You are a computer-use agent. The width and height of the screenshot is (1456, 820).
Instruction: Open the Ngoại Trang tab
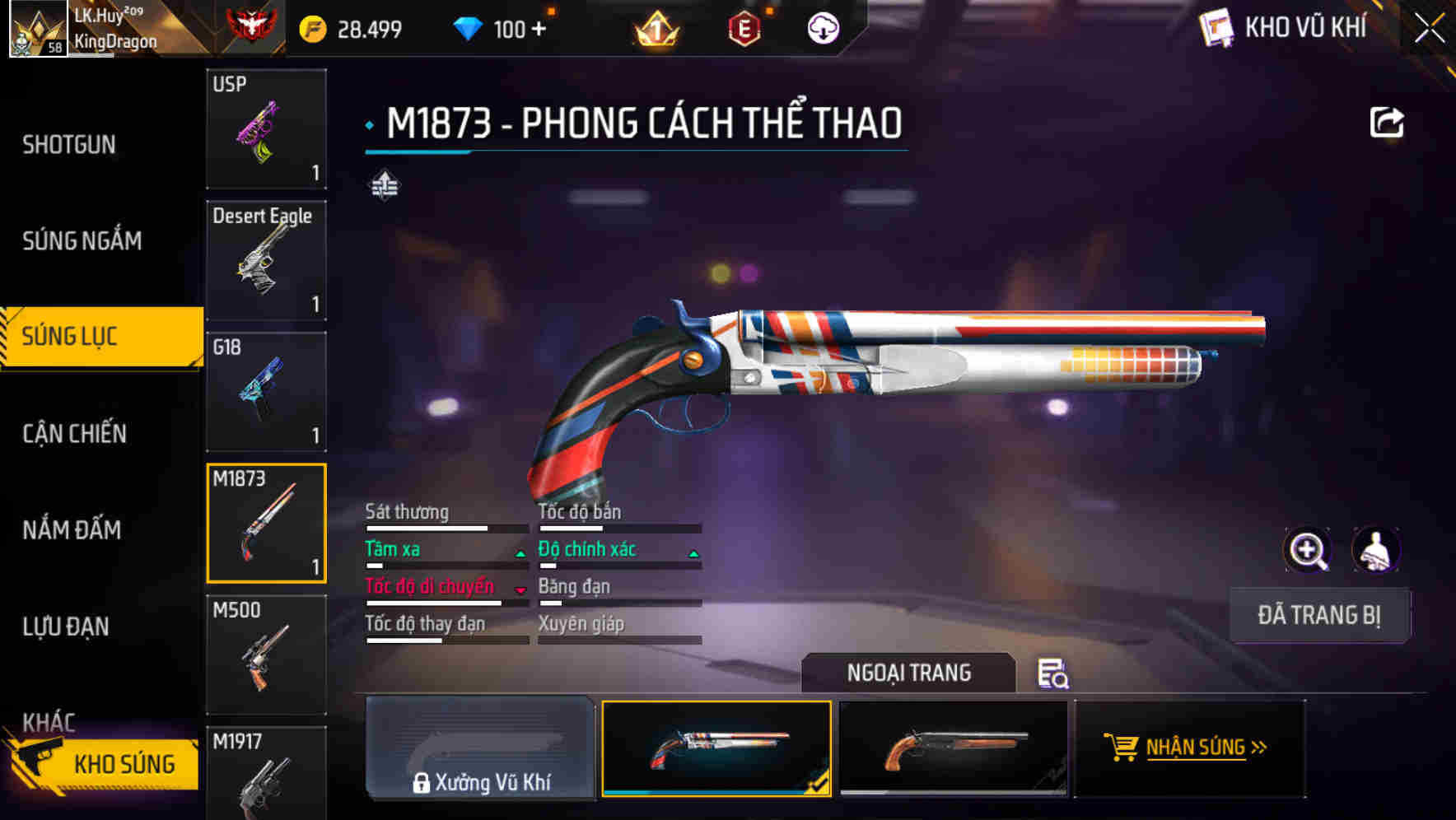pos(908,673)
